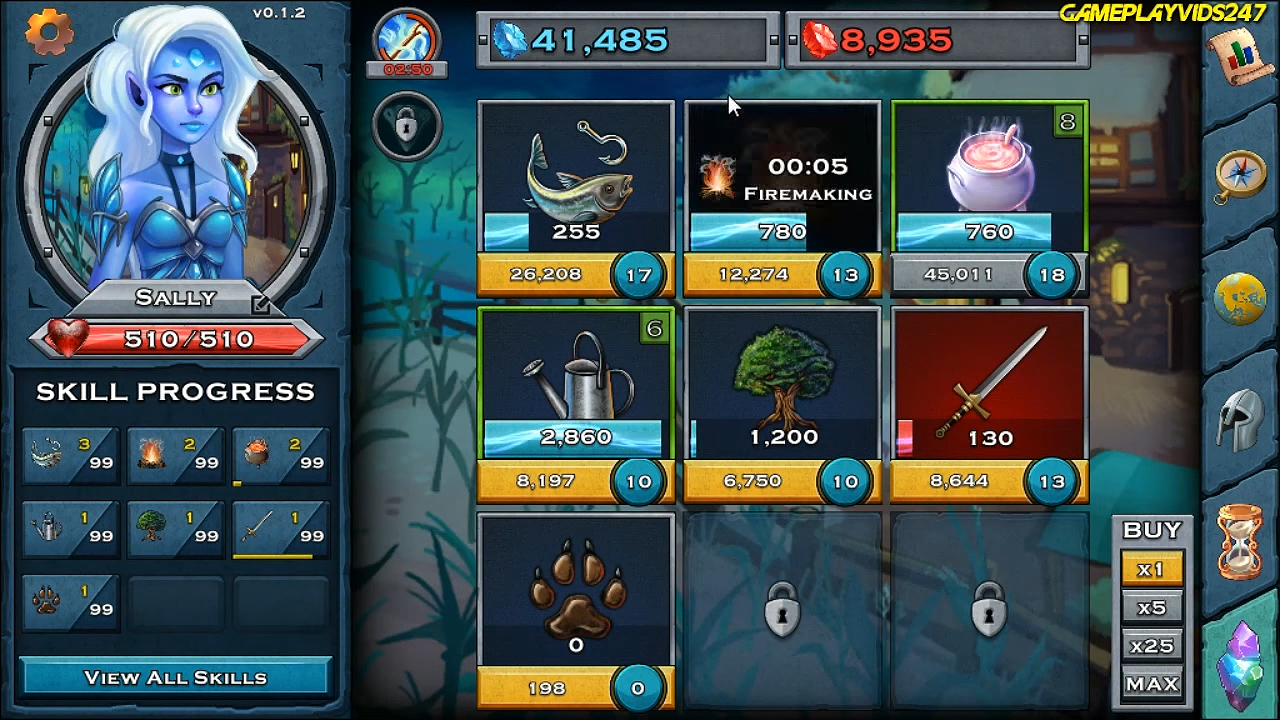This screenshot has height=720, width=1280.
Task: Open the locked upgrade tile beside the paw tile
Action: coord(782,610)
